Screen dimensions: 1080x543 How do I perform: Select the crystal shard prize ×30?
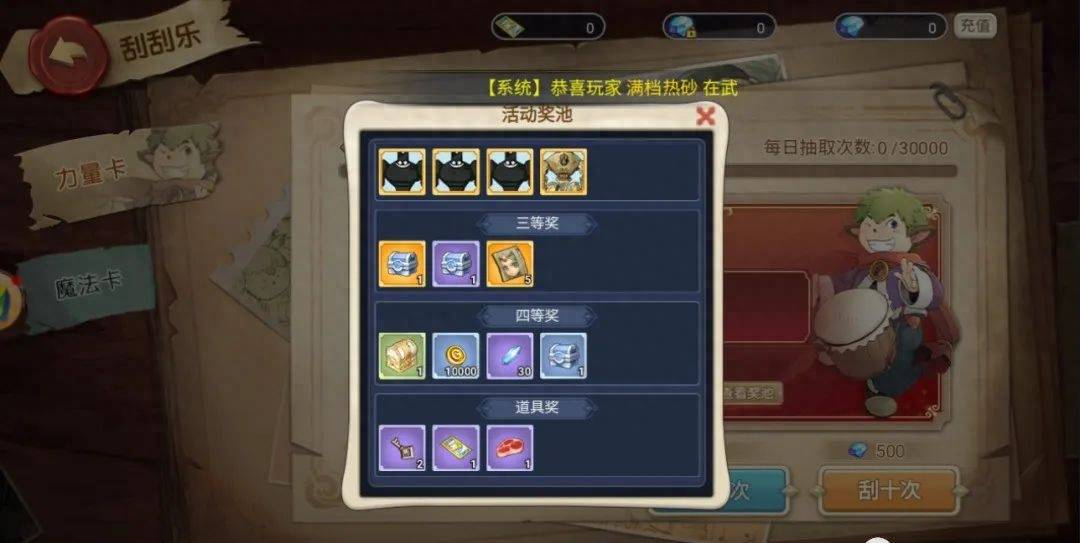pos(510,356)
